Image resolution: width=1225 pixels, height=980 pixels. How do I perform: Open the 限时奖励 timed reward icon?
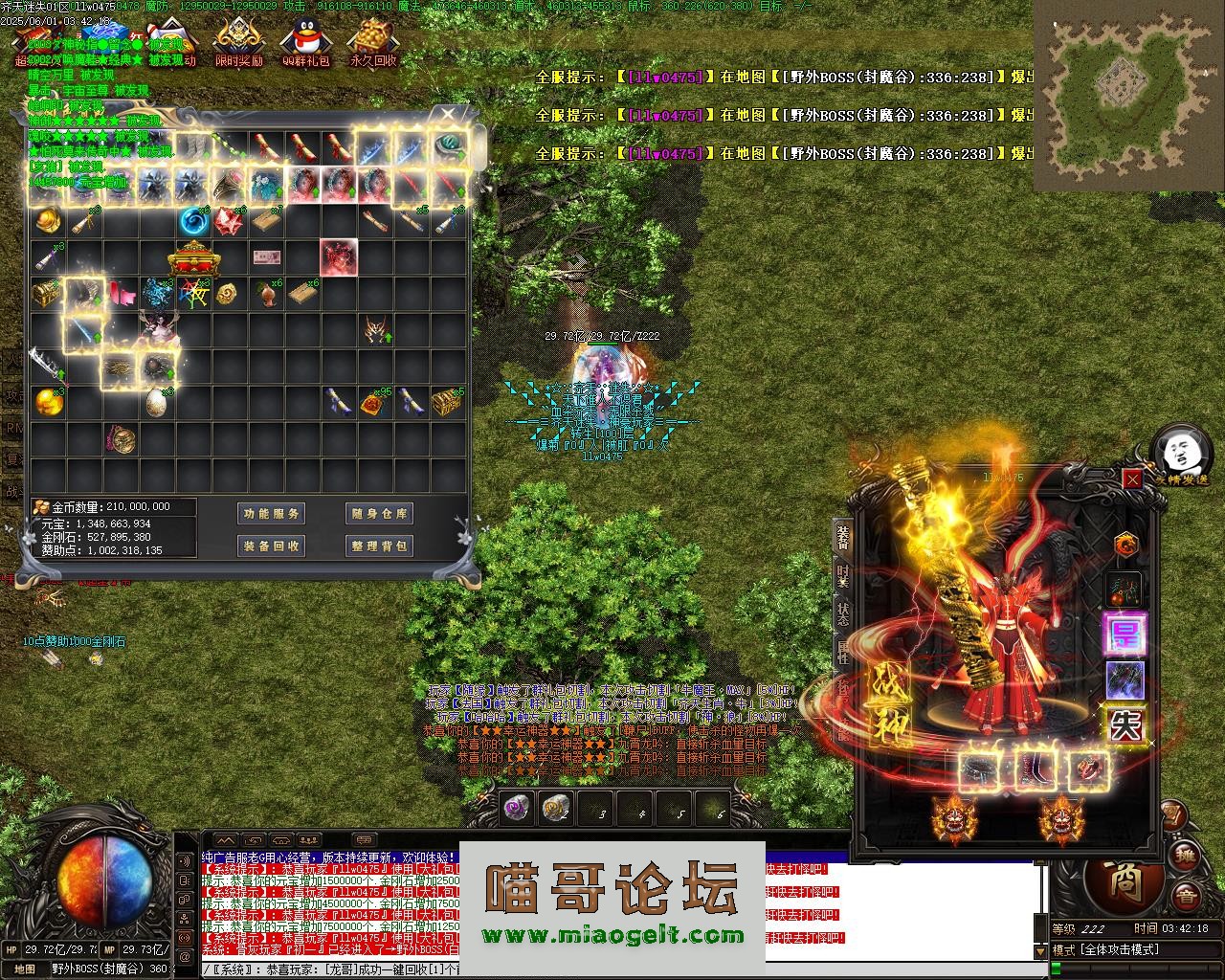click(x=238, y=44)
